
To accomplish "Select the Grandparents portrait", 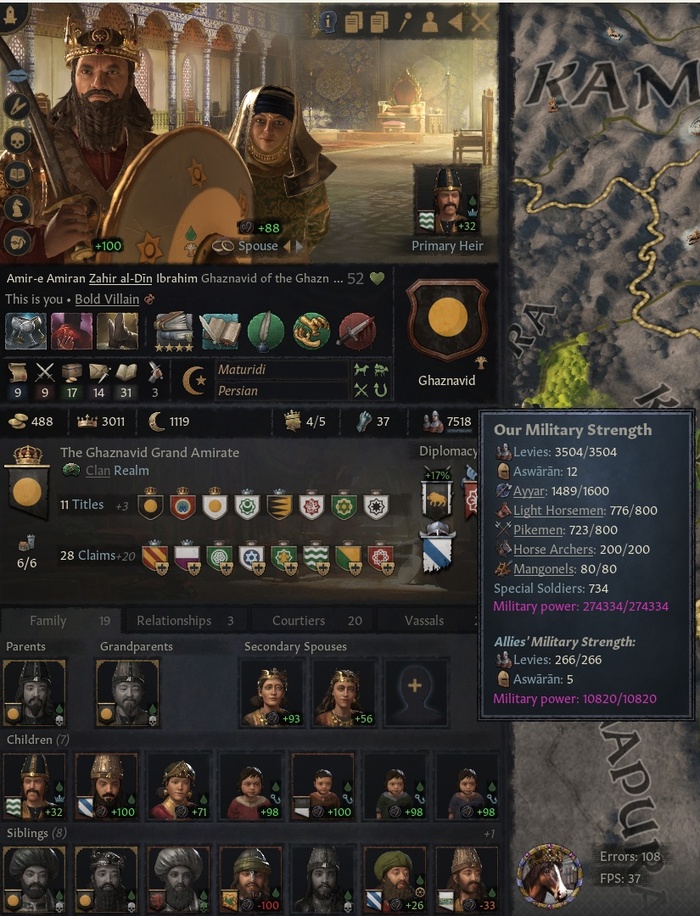I will tap(127, 692).
